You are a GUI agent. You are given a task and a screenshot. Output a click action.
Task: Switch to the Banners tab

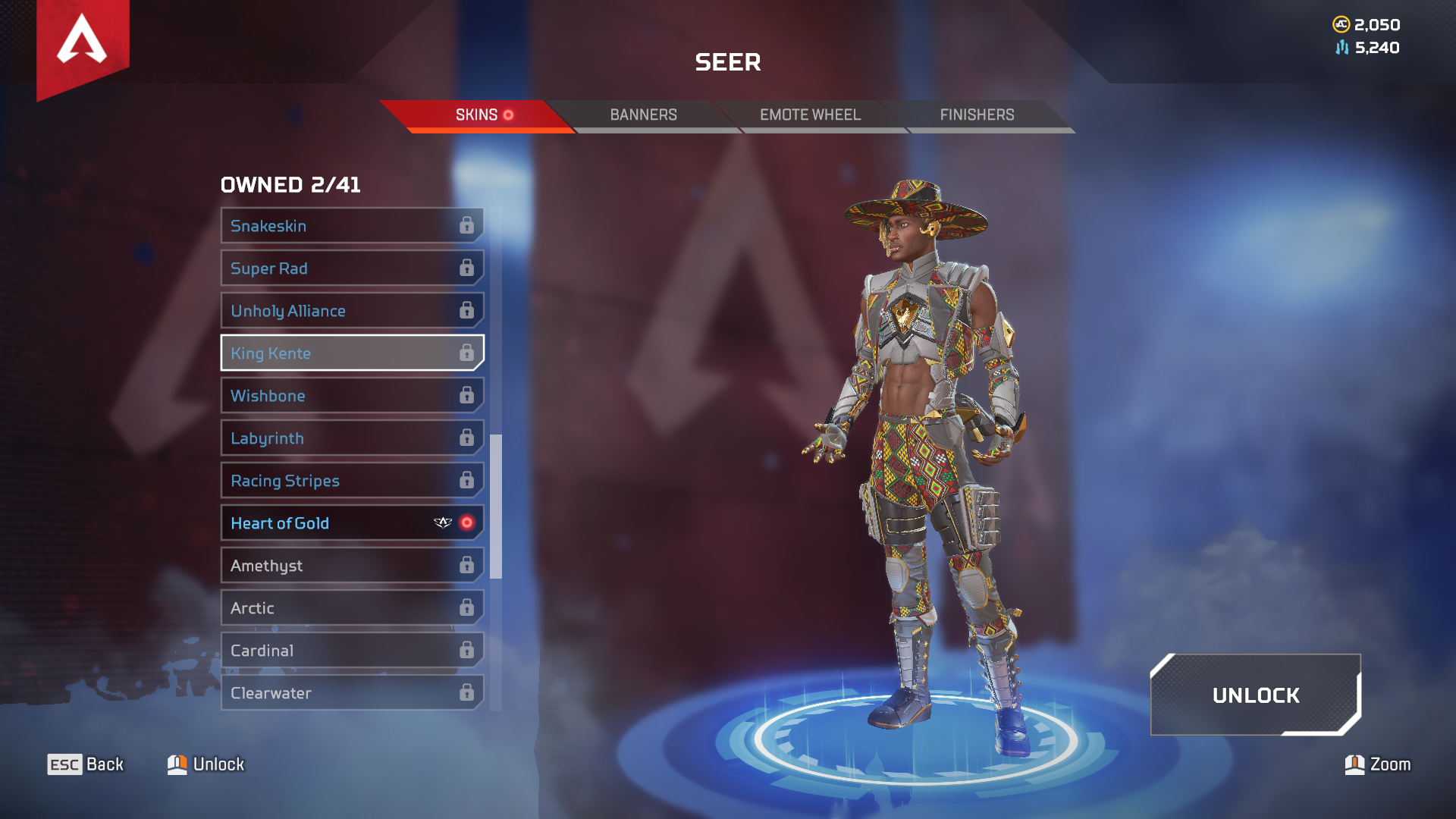644,115
